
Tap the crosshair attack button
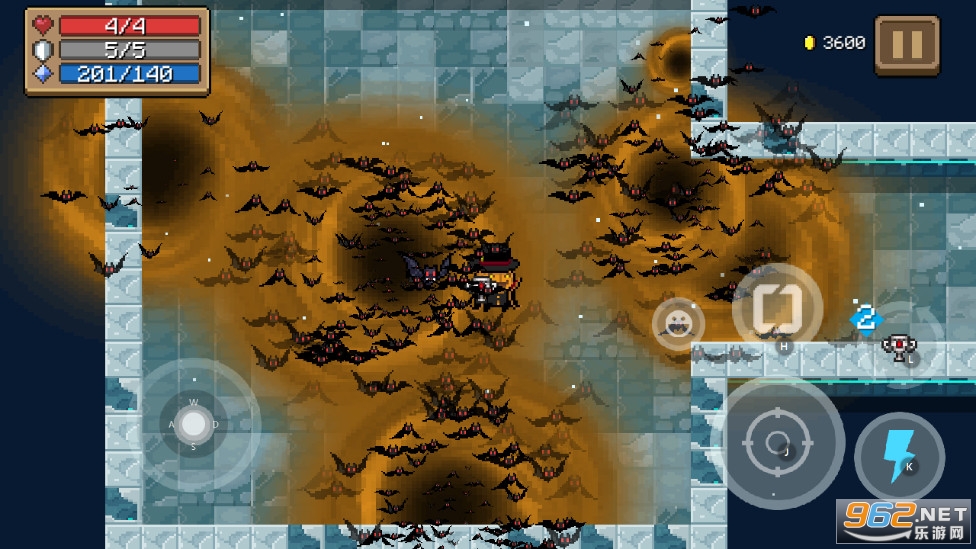pyautogui.click(x=781, y=442)
